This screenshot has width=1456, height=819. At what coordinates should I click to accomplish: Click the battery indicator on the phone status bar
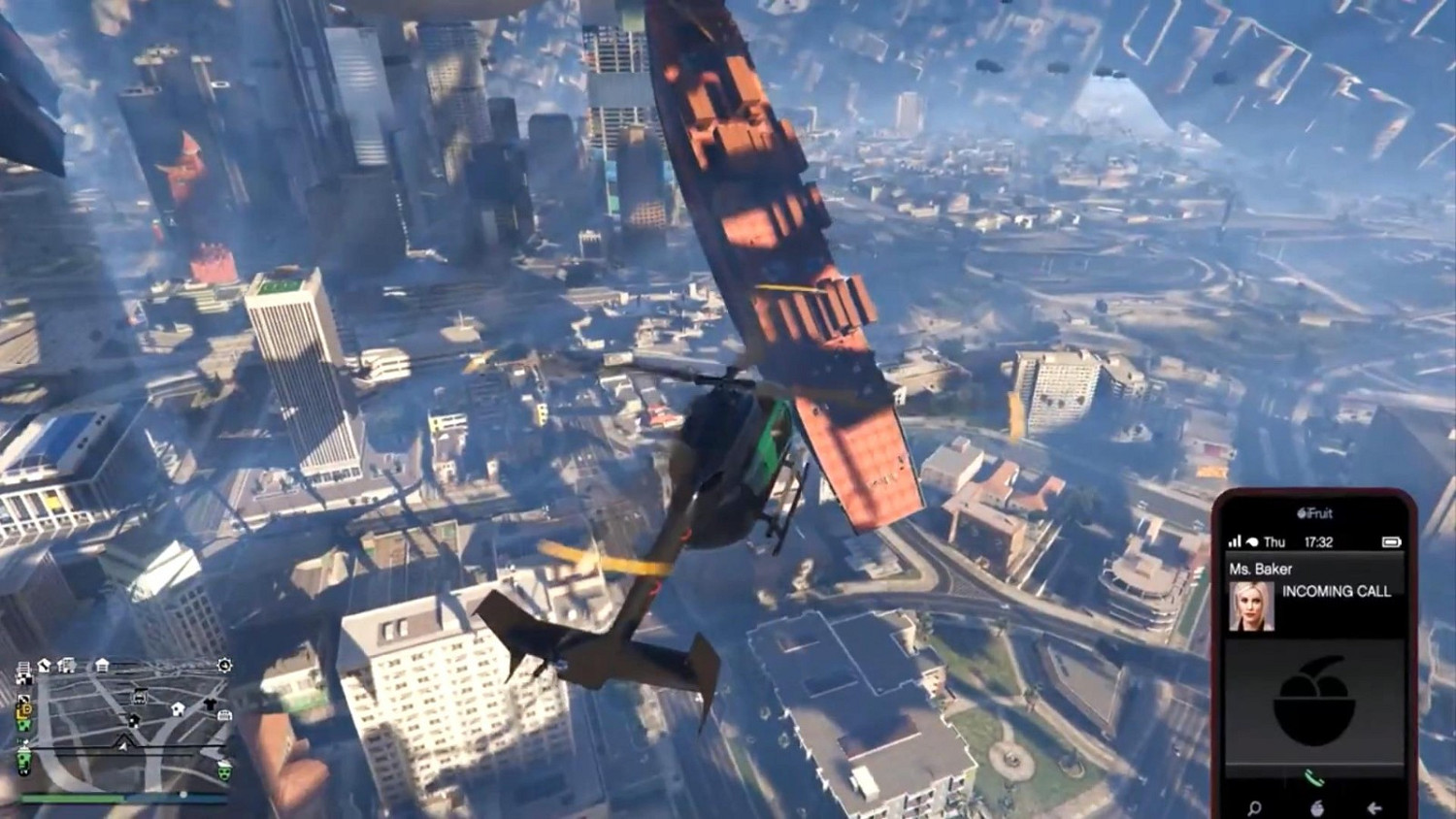click(1393, 542)
